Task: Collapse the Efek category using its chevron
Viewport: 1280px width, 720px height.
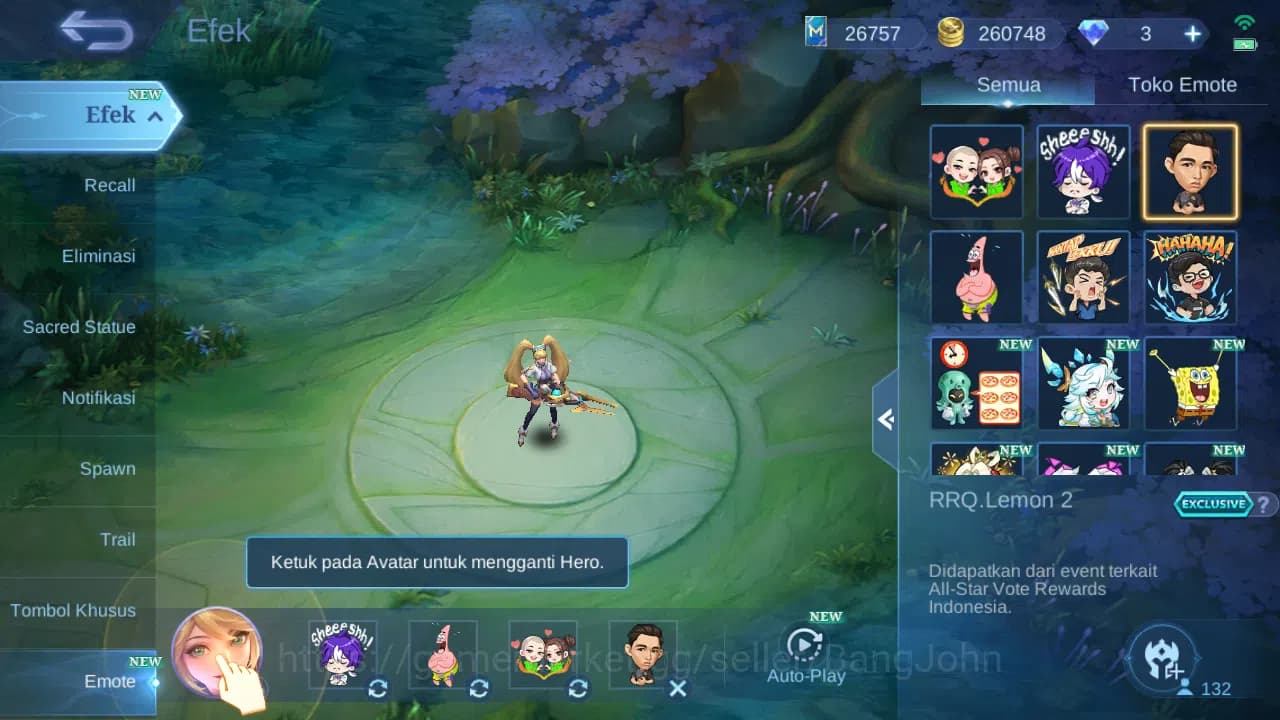Action: pyautogui.click(x=153, y=116)
